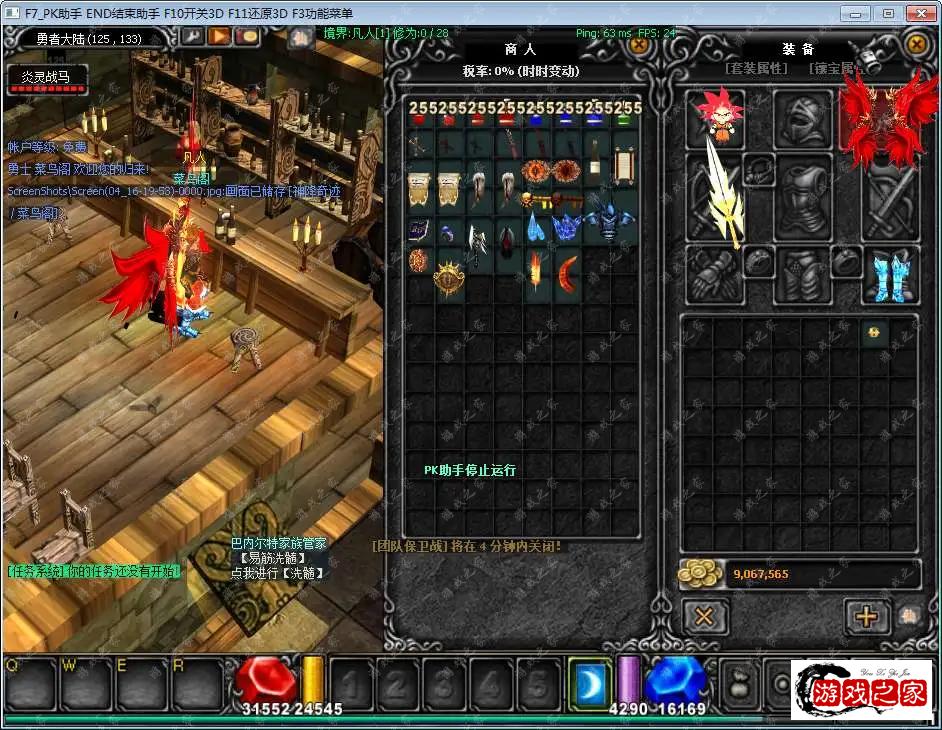Select the small gold item in inventory

click(873, 333)
